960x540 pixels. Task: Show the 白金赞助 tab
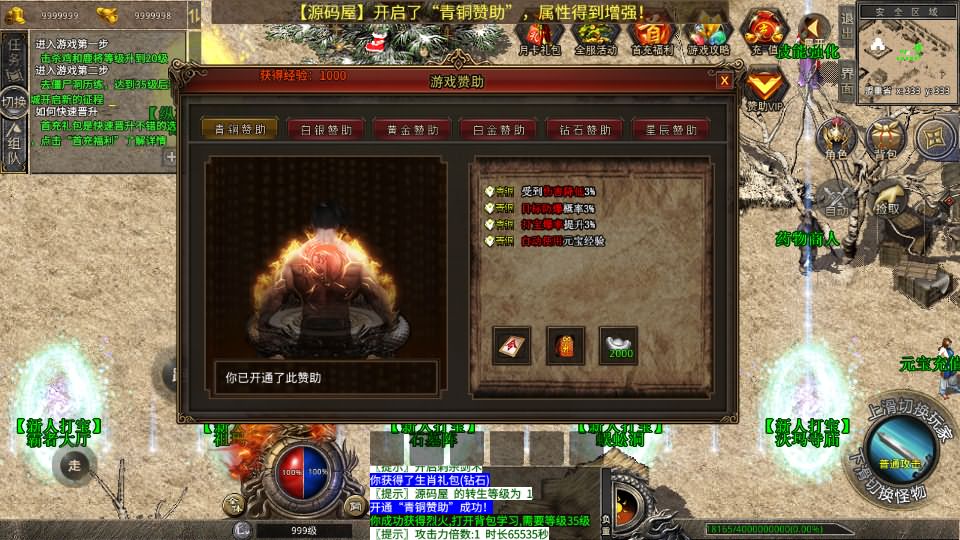point(498,129)
